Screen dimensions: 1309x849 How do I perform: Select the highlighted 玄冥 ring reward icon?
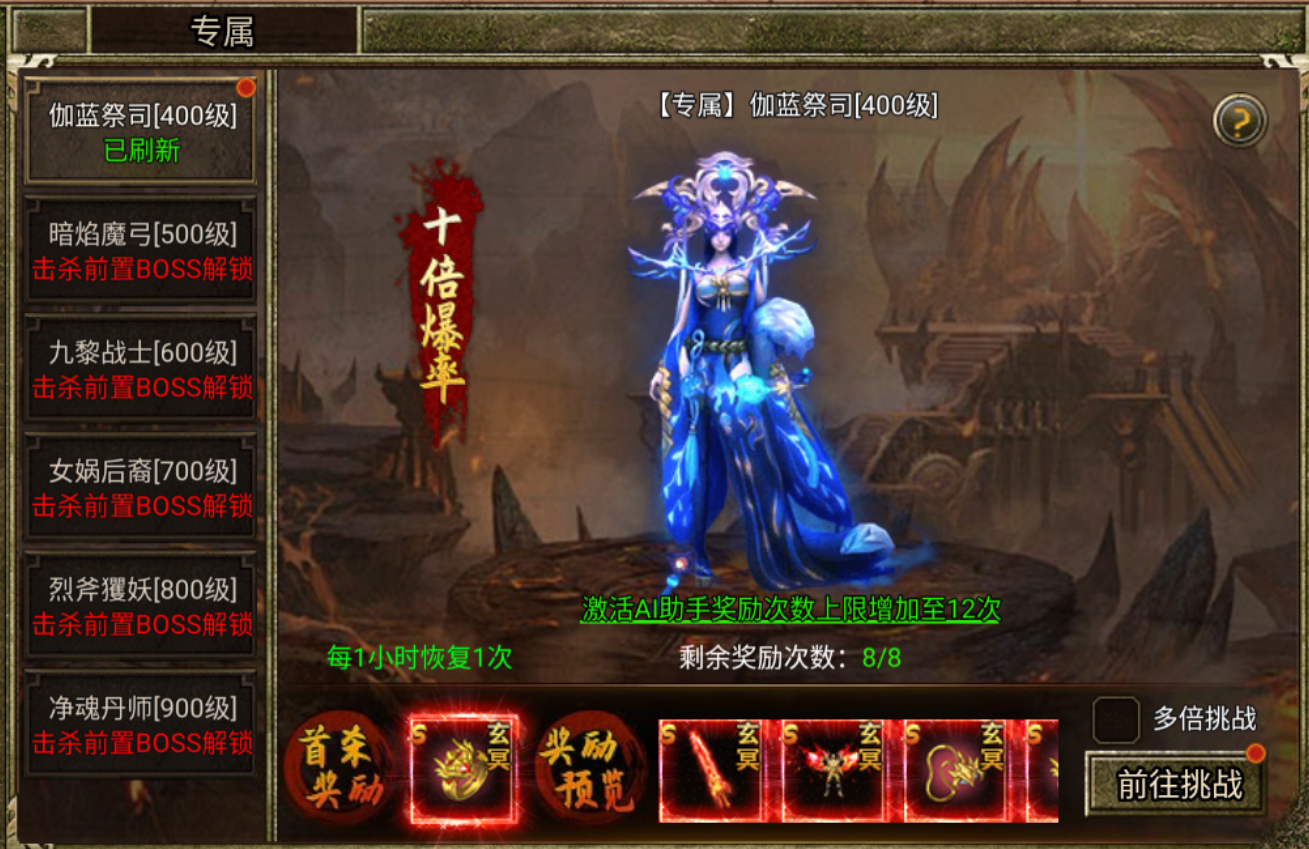(461, 768)
